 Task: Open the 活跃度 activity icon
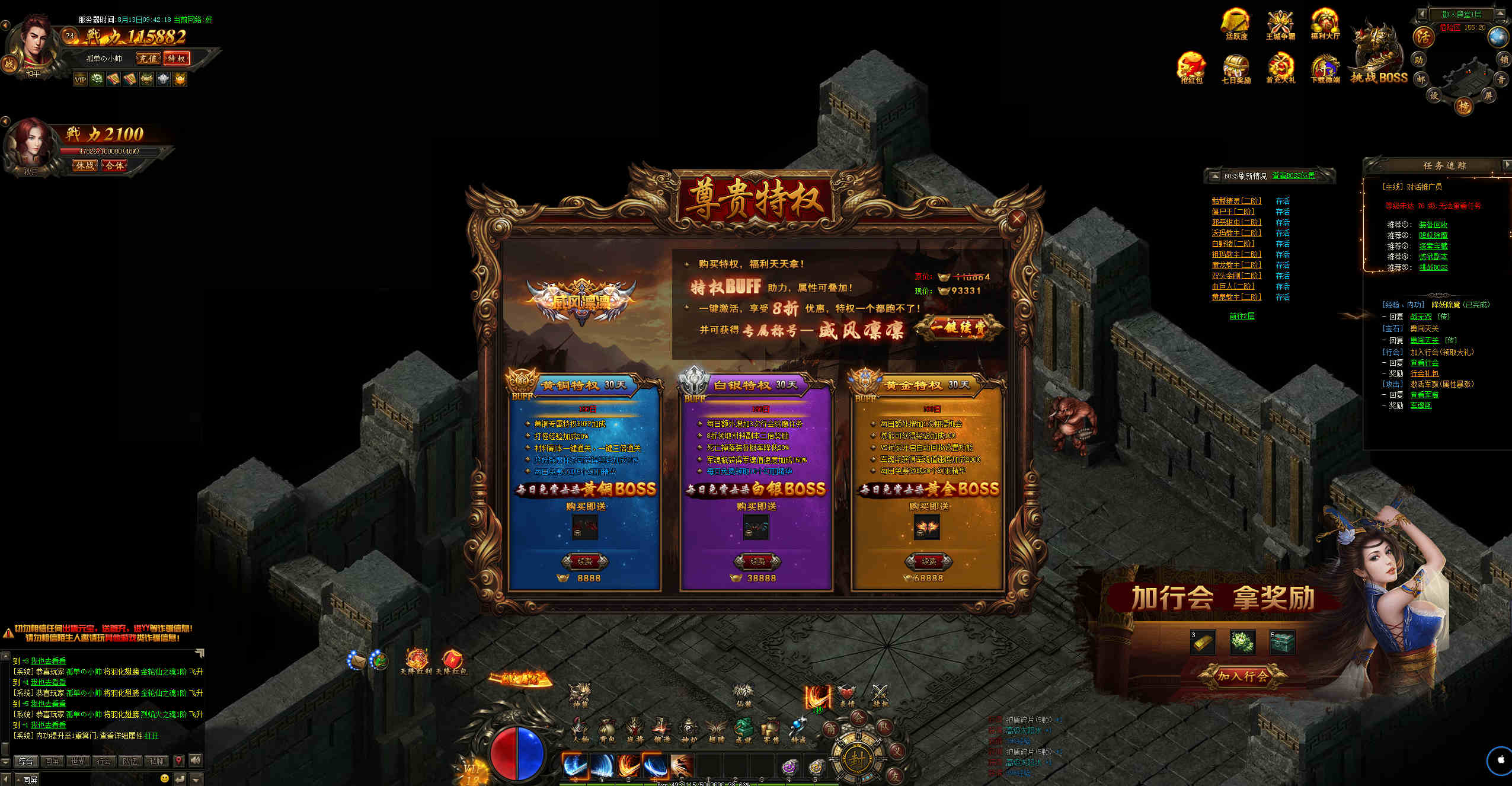pos(1236,24)
